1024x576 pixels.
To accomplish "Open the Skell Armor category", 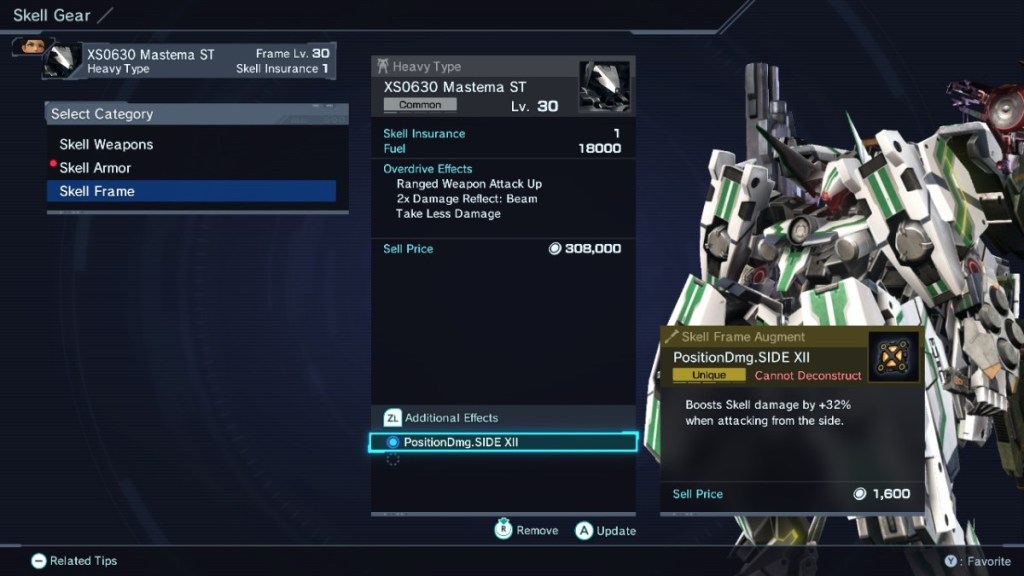I will click(95, 168).
